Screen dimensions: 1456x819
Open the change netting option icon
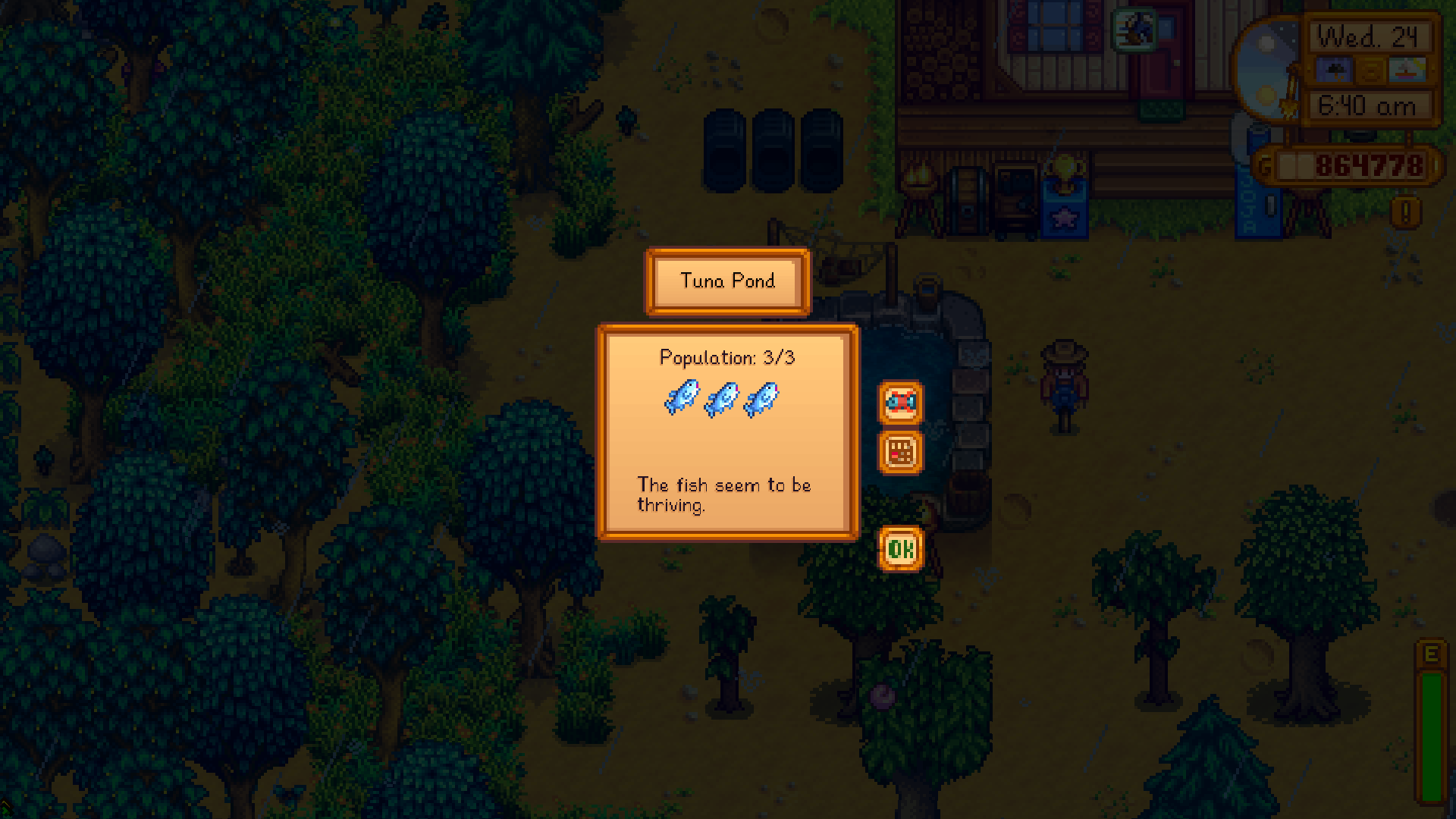pyautogui.click(x=899, y=453)
